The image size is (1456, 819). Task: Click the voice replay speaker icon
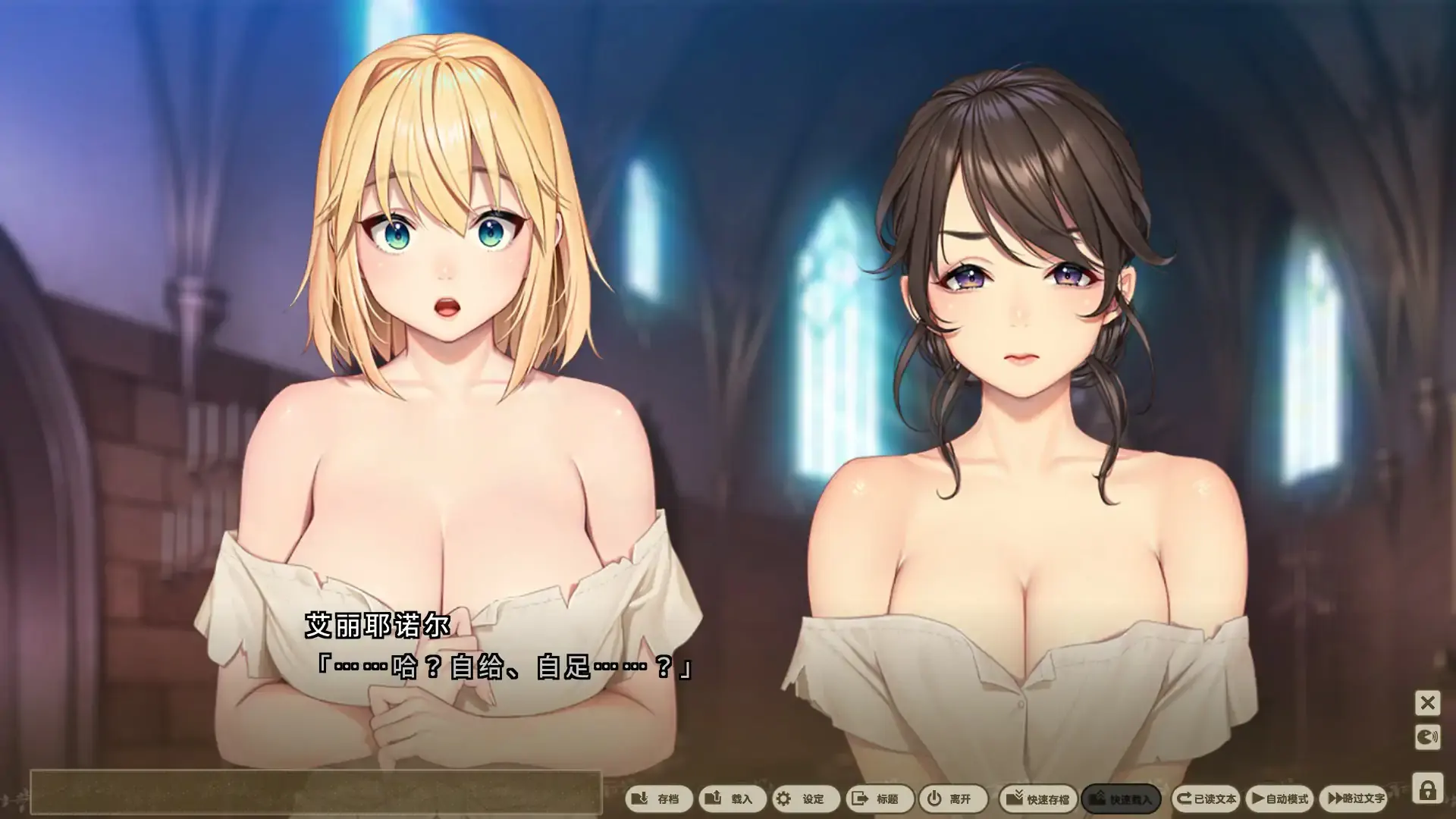pyautogui.click(x=1427, y=737)
